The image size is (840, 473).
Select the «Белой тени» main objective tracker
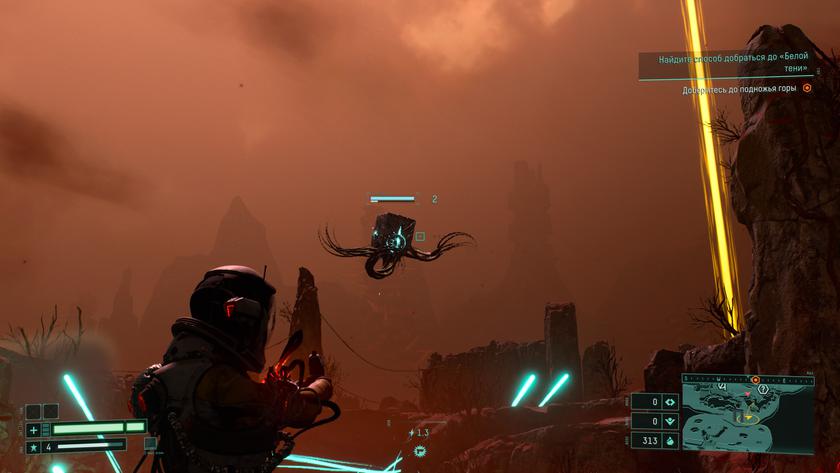[733, 65]
